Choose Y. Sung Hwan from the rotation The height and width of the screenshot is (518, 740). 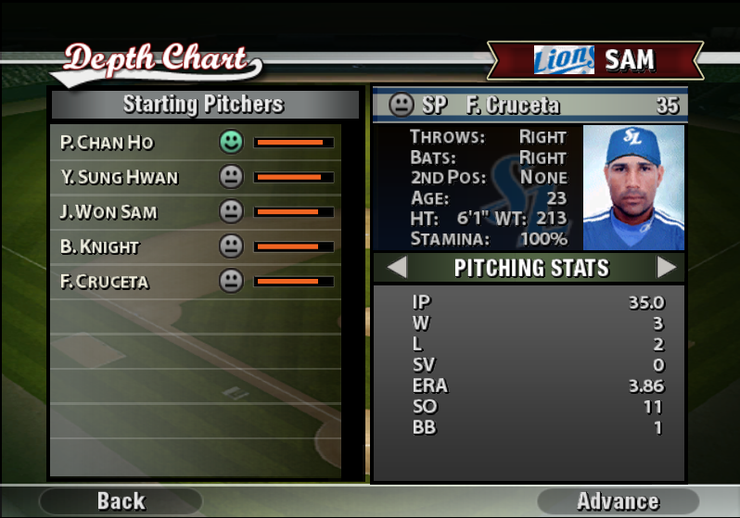(x=119, y=178)
